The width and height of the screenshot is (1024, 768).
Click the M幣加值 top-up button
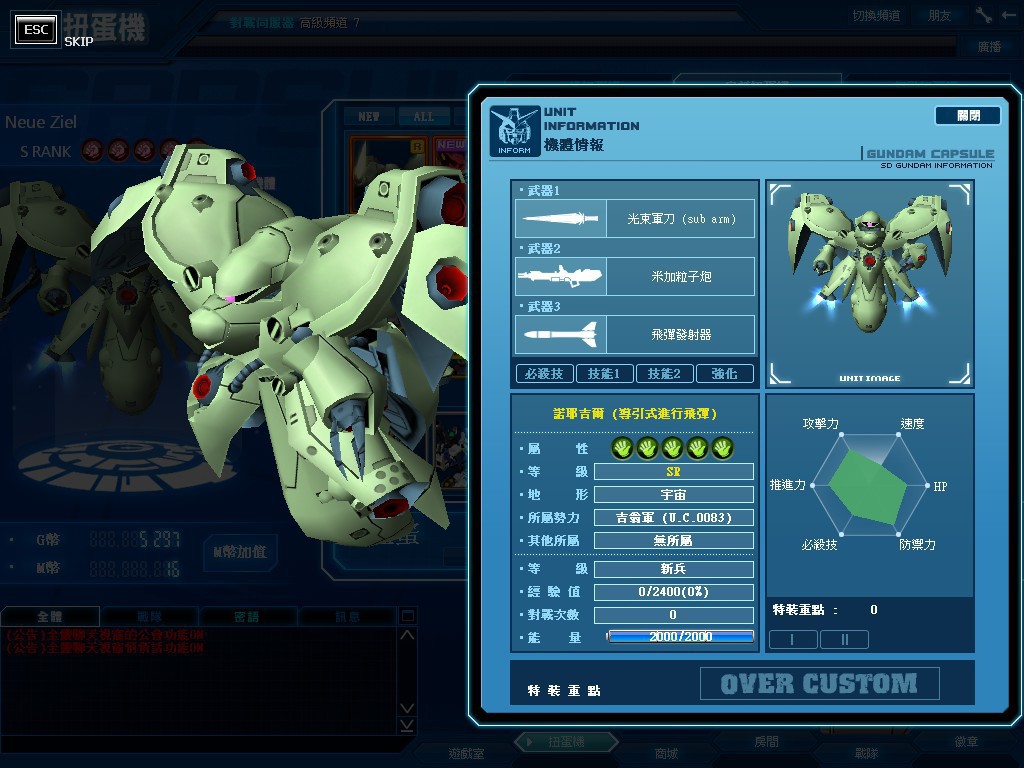pos(240,552)
